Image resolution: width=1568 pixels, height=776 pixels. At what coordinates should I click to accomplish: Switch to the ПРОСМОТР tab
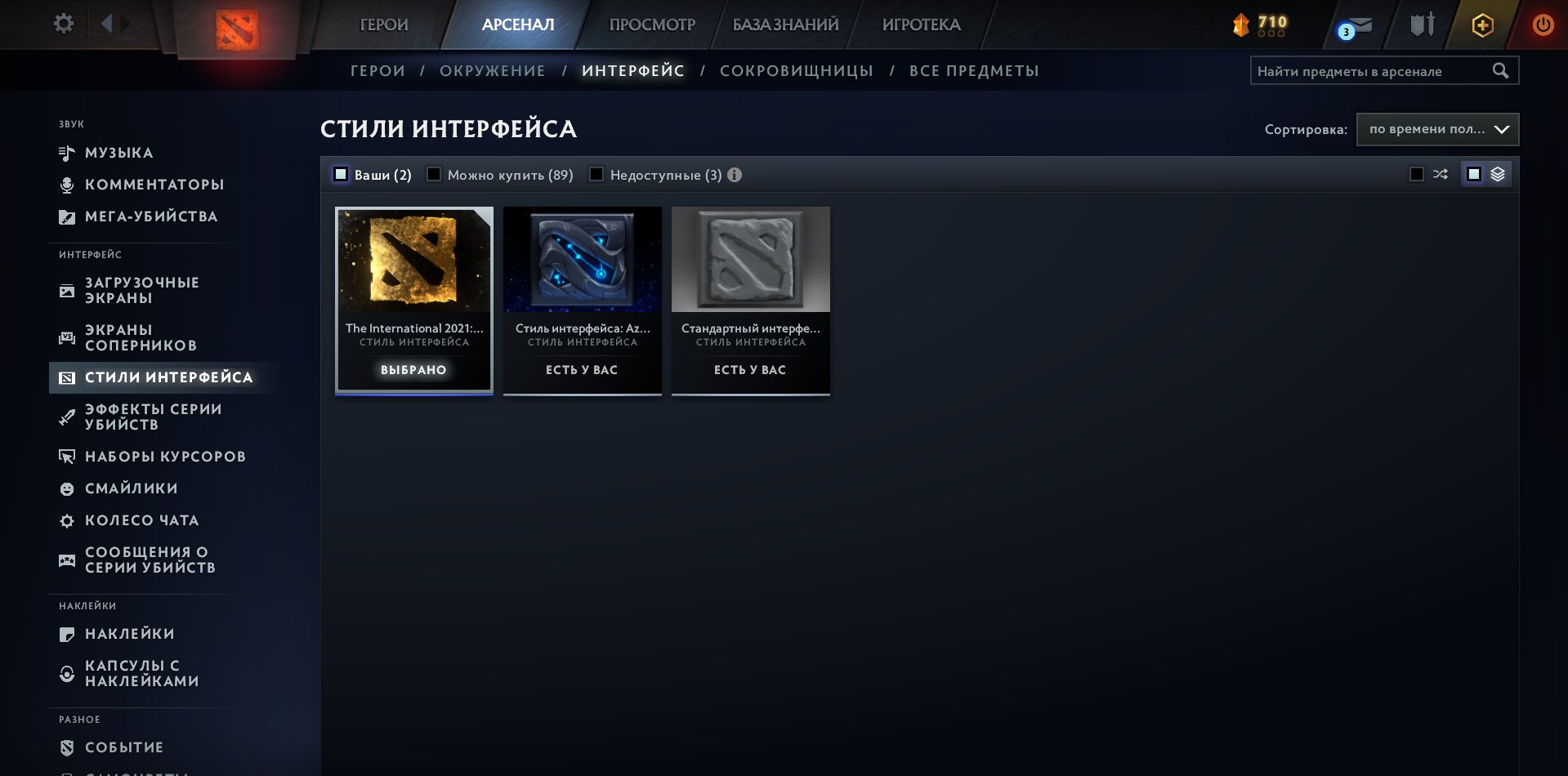tap(651, 25)
